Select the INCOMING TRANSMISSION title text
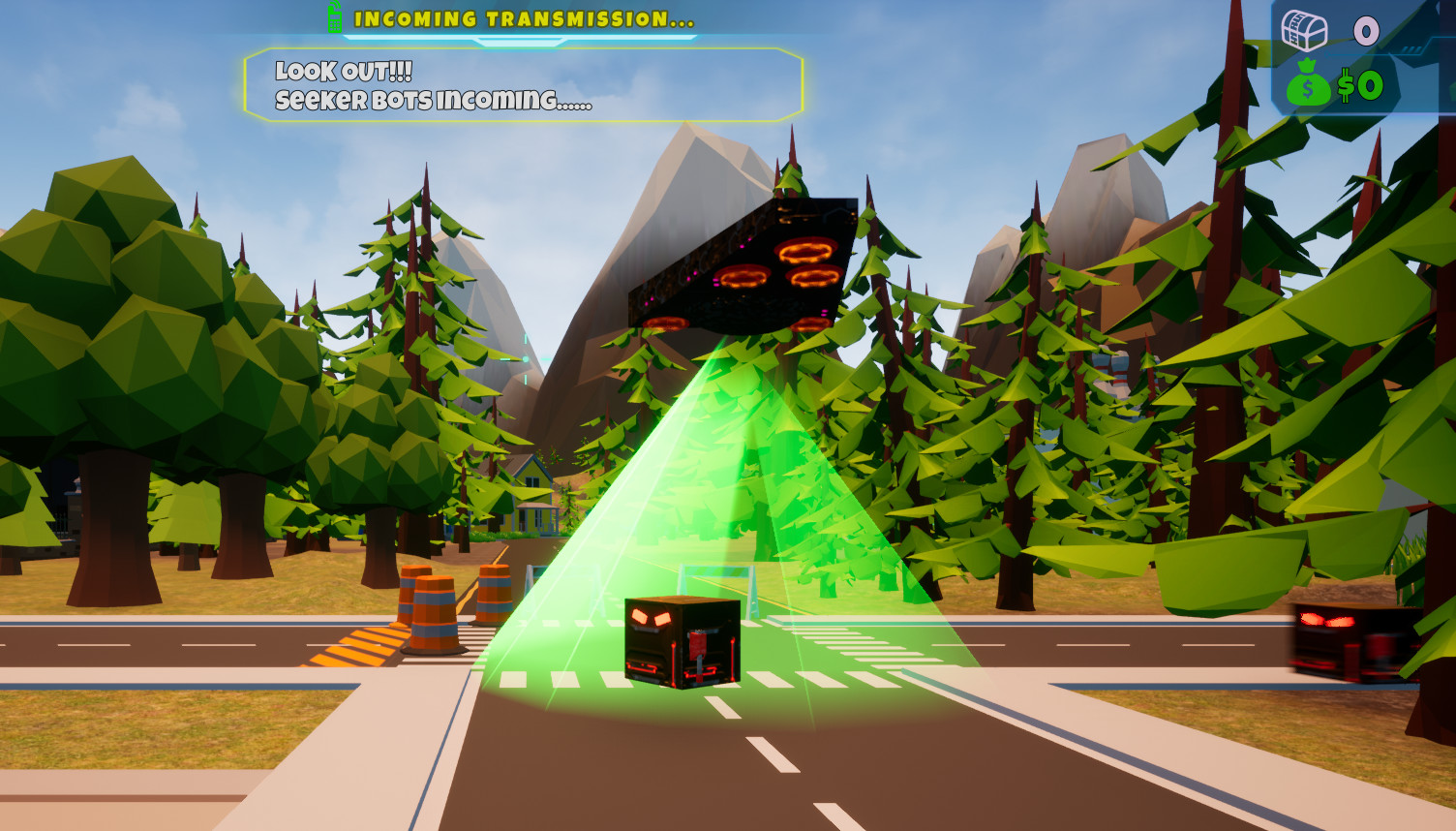The image size is (1456, 831). click(x=523, y=16)
